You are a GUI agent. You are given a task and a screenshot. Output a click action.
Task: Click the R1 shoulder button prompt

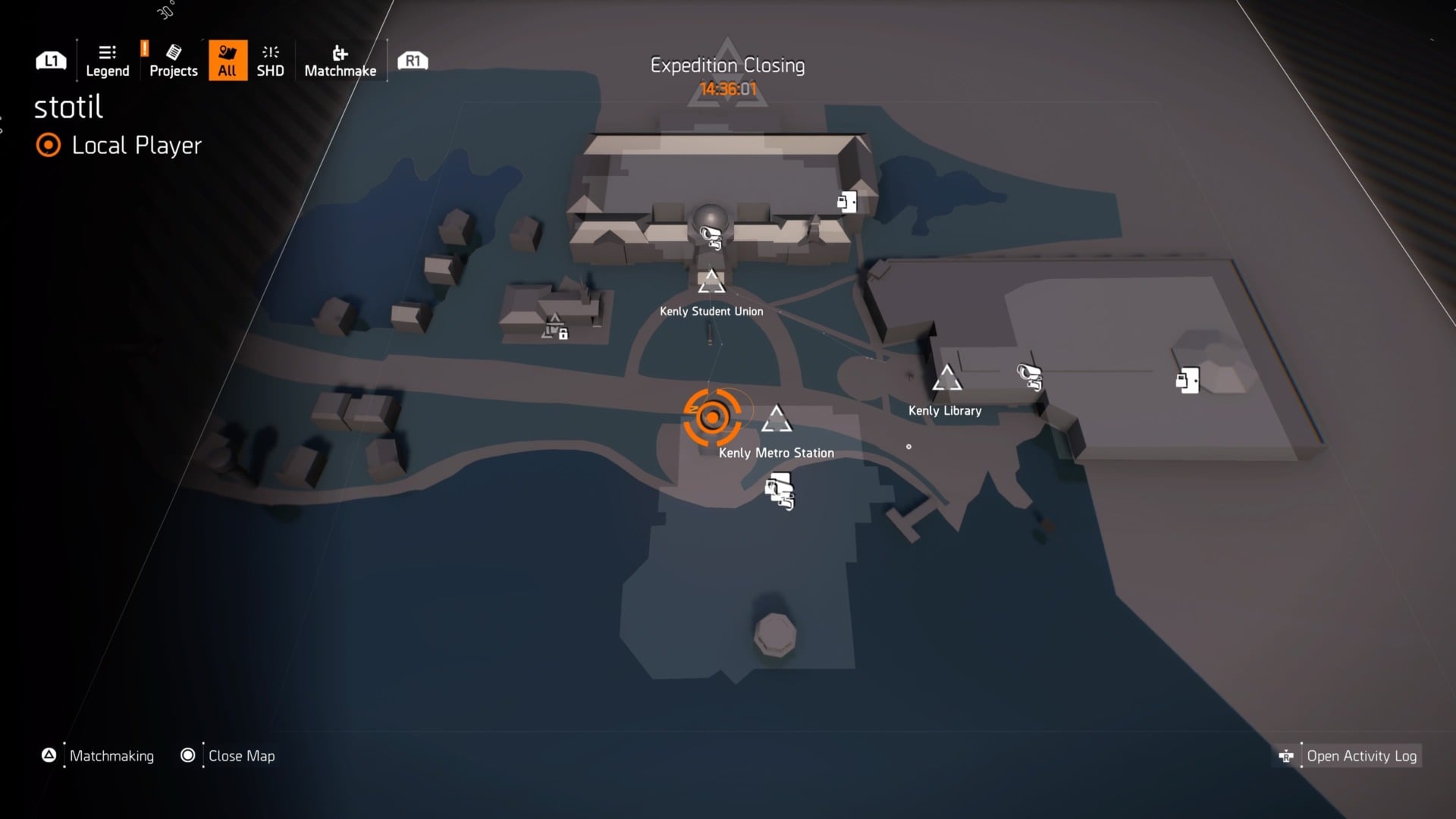(412, 60)
